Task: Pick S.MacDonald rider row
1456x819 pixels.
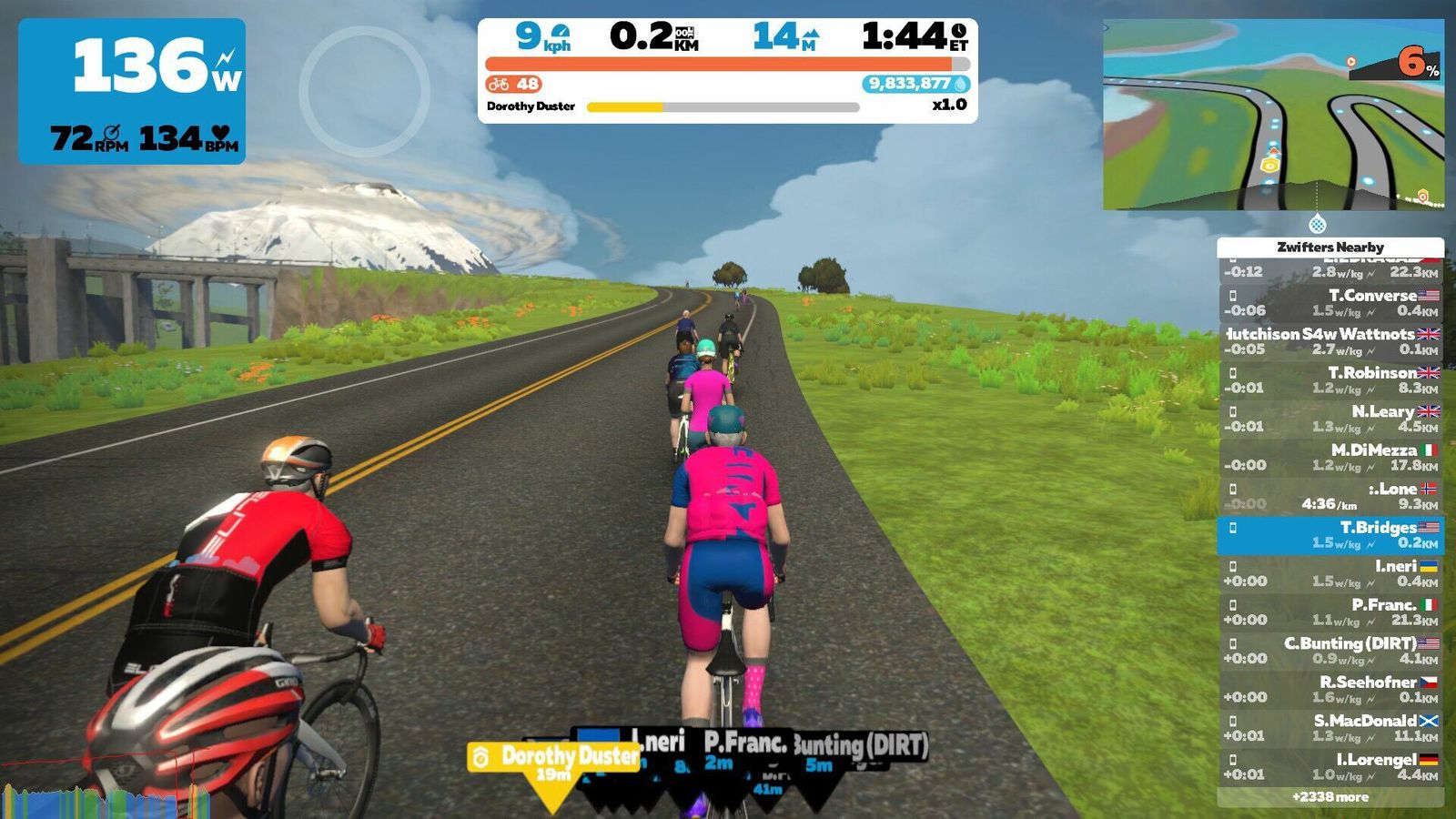Action: pyautogui.click(x=1330, y=727)
